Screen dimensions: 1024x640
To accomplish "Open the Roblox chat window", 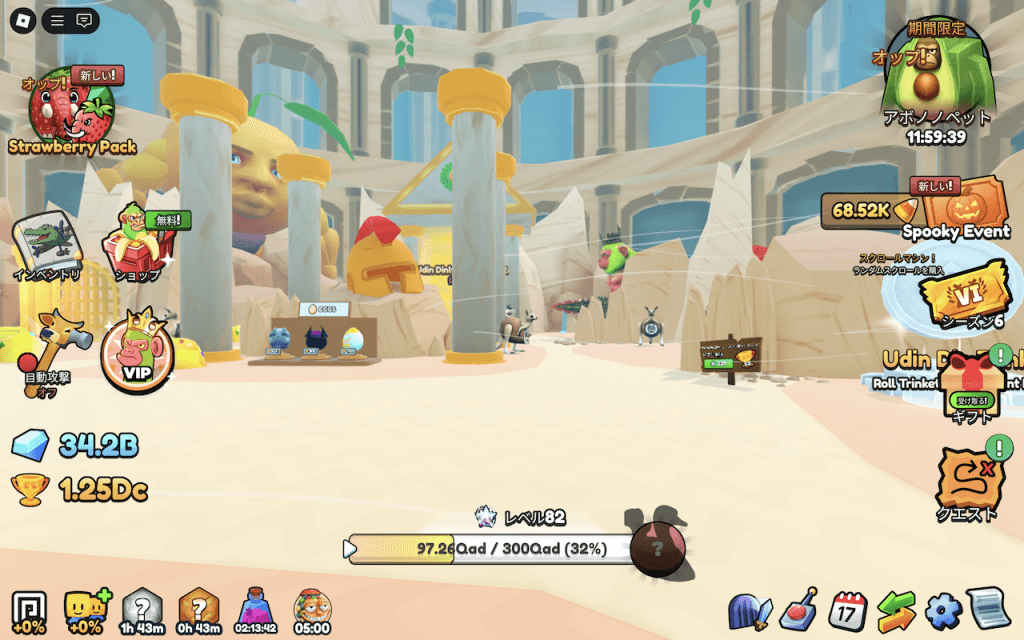I will point(85,20).
